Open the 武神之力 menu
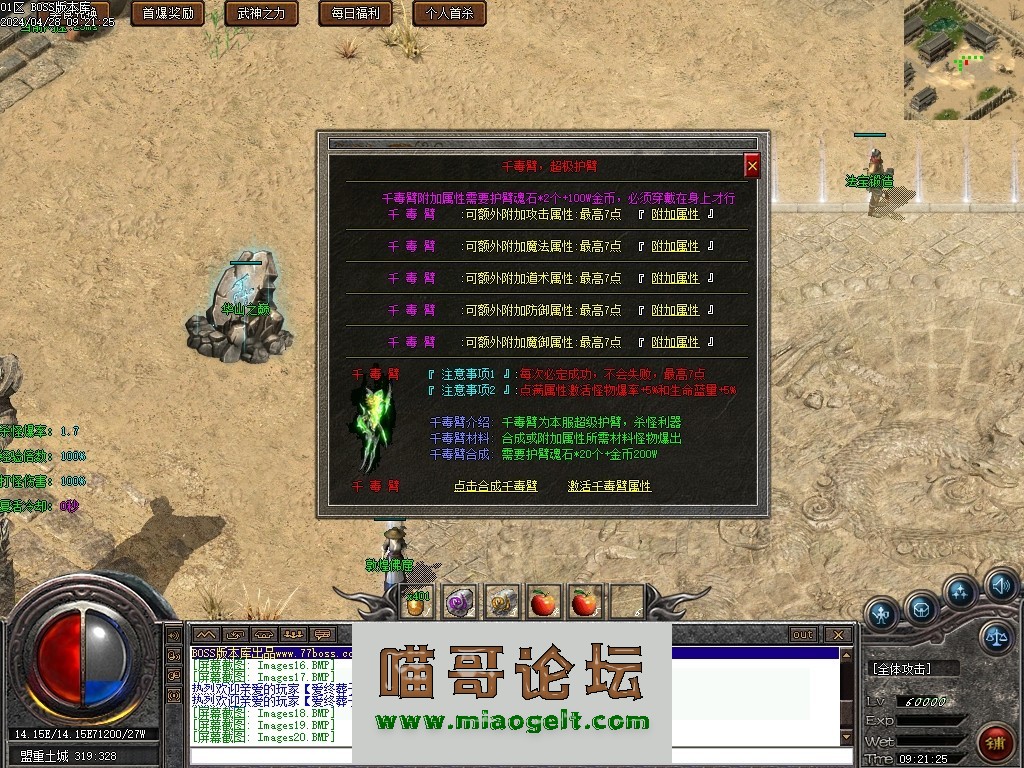Image resolution: width=1024 pixels, height=768 pixels. coord(261,14)
